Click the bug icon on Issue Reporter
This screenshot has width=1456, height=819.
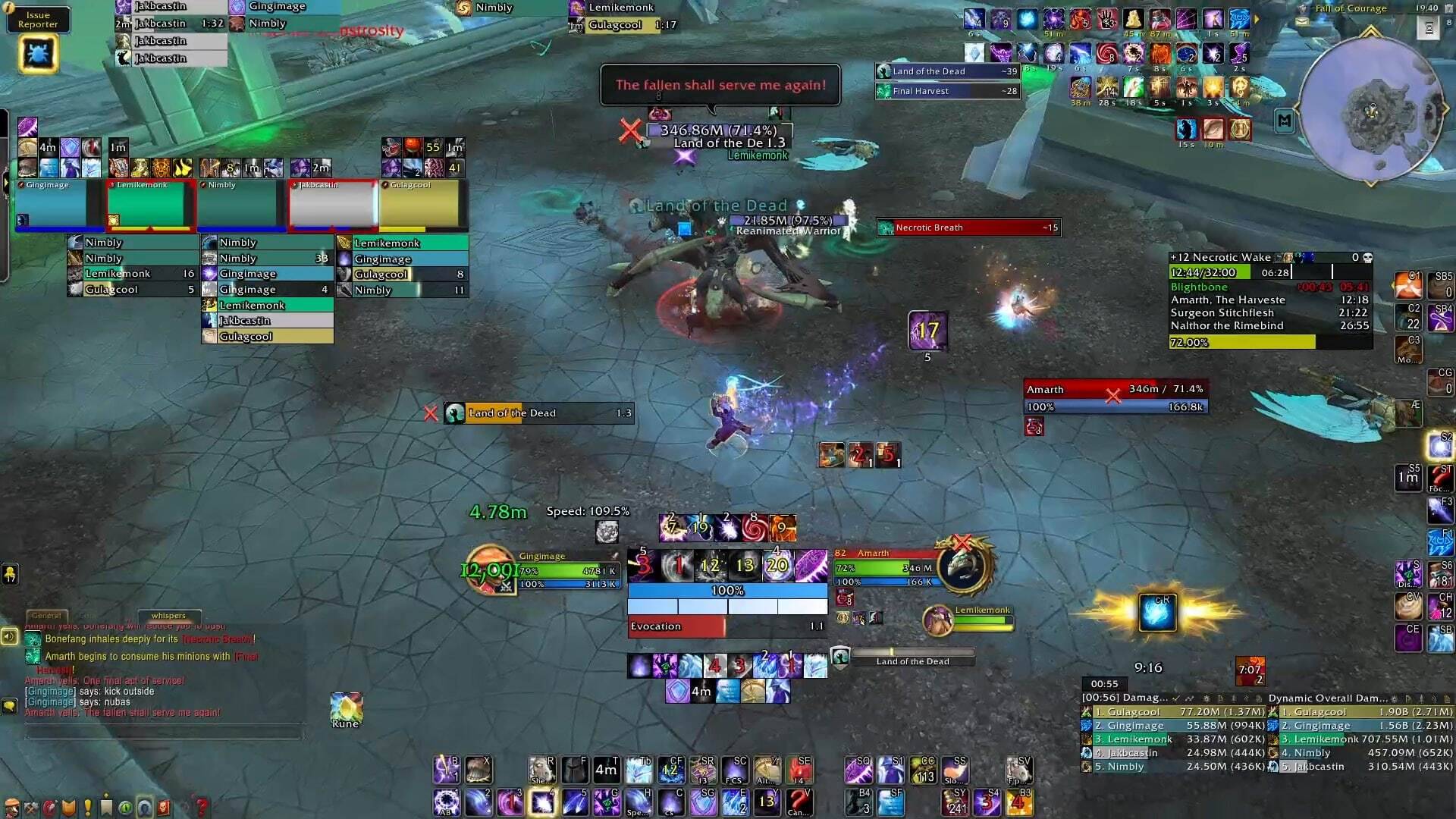click(x=38, y=53)
